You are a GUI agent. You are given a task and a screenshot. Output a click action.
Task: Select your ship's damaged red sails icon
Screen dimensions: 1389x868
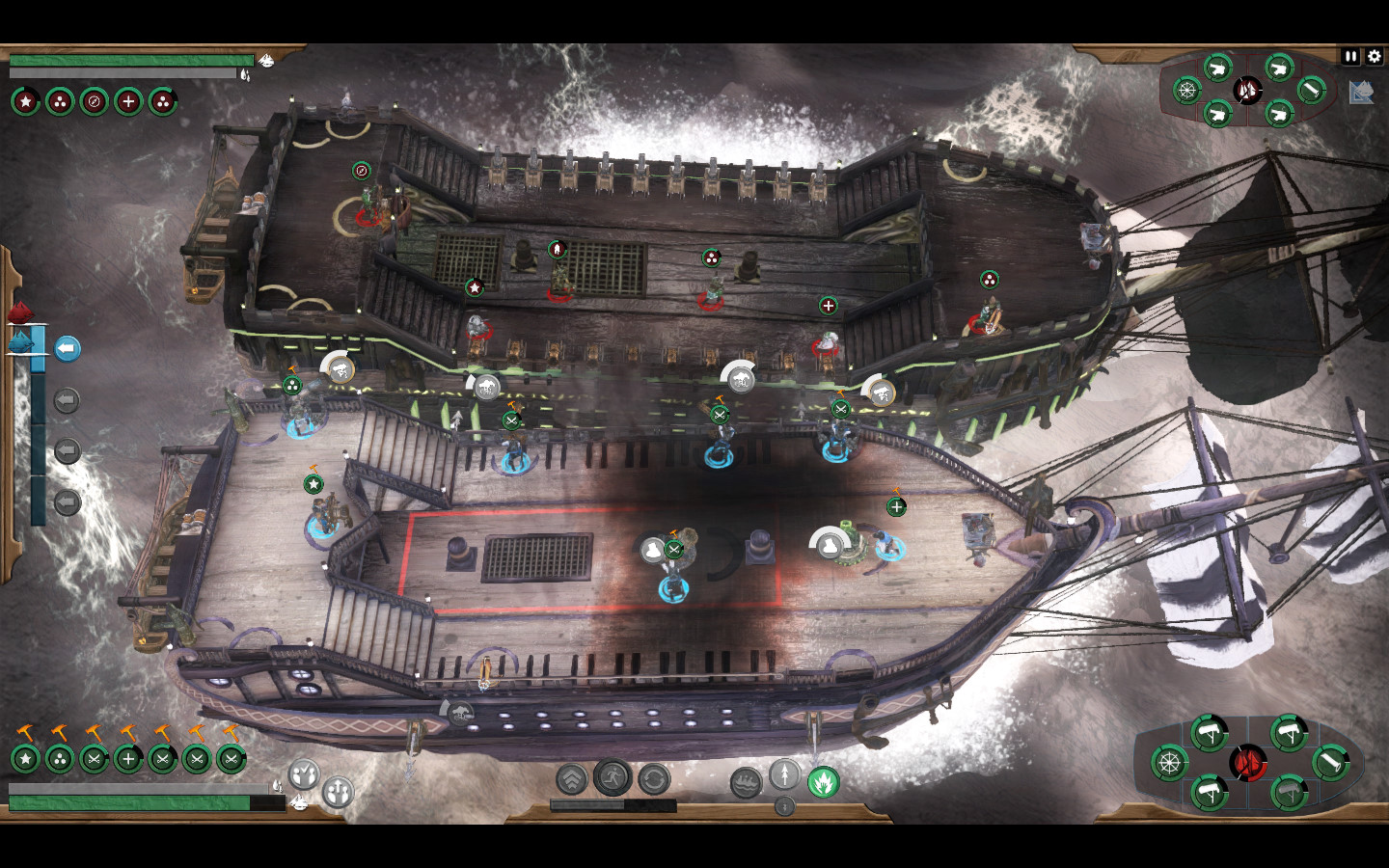point(1249,763)
